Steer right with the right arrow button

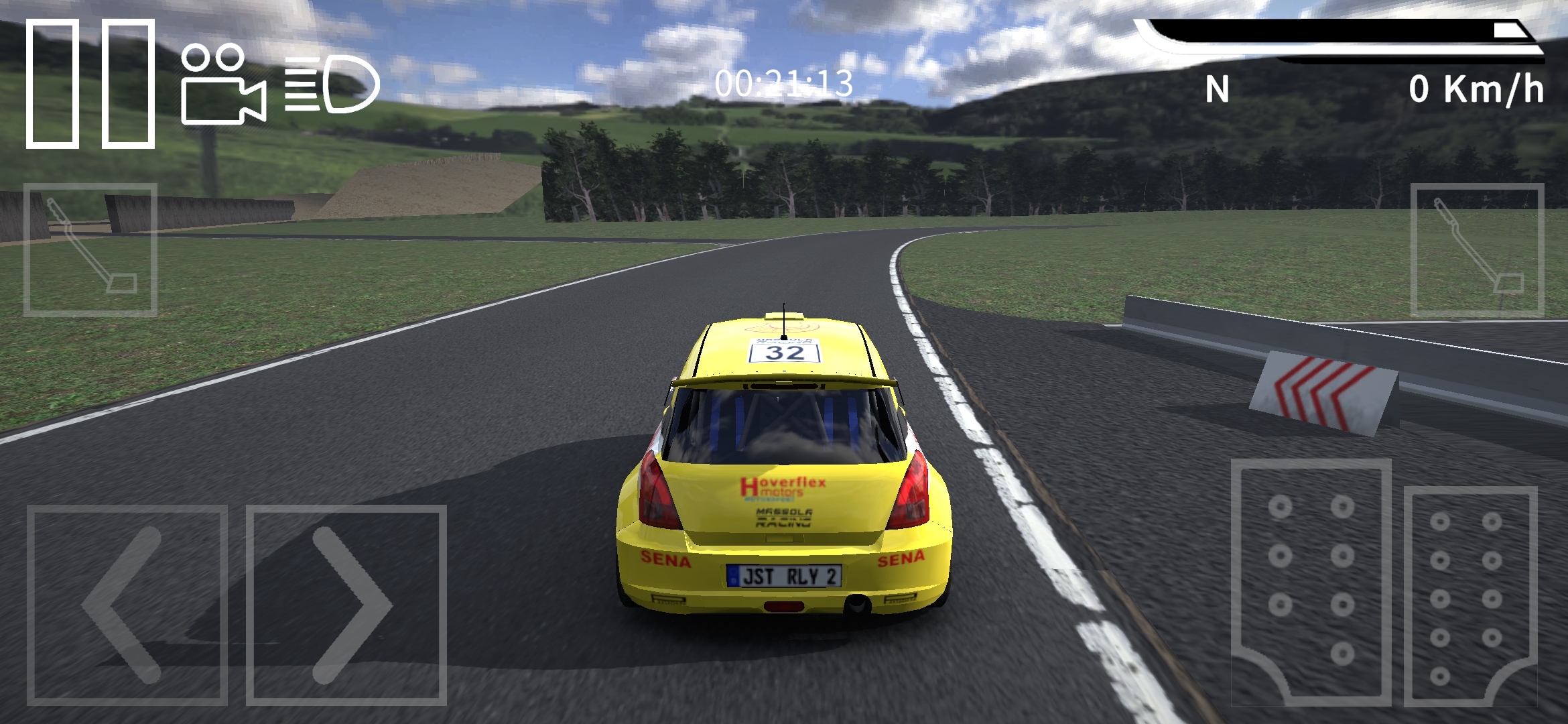point(346,605)
